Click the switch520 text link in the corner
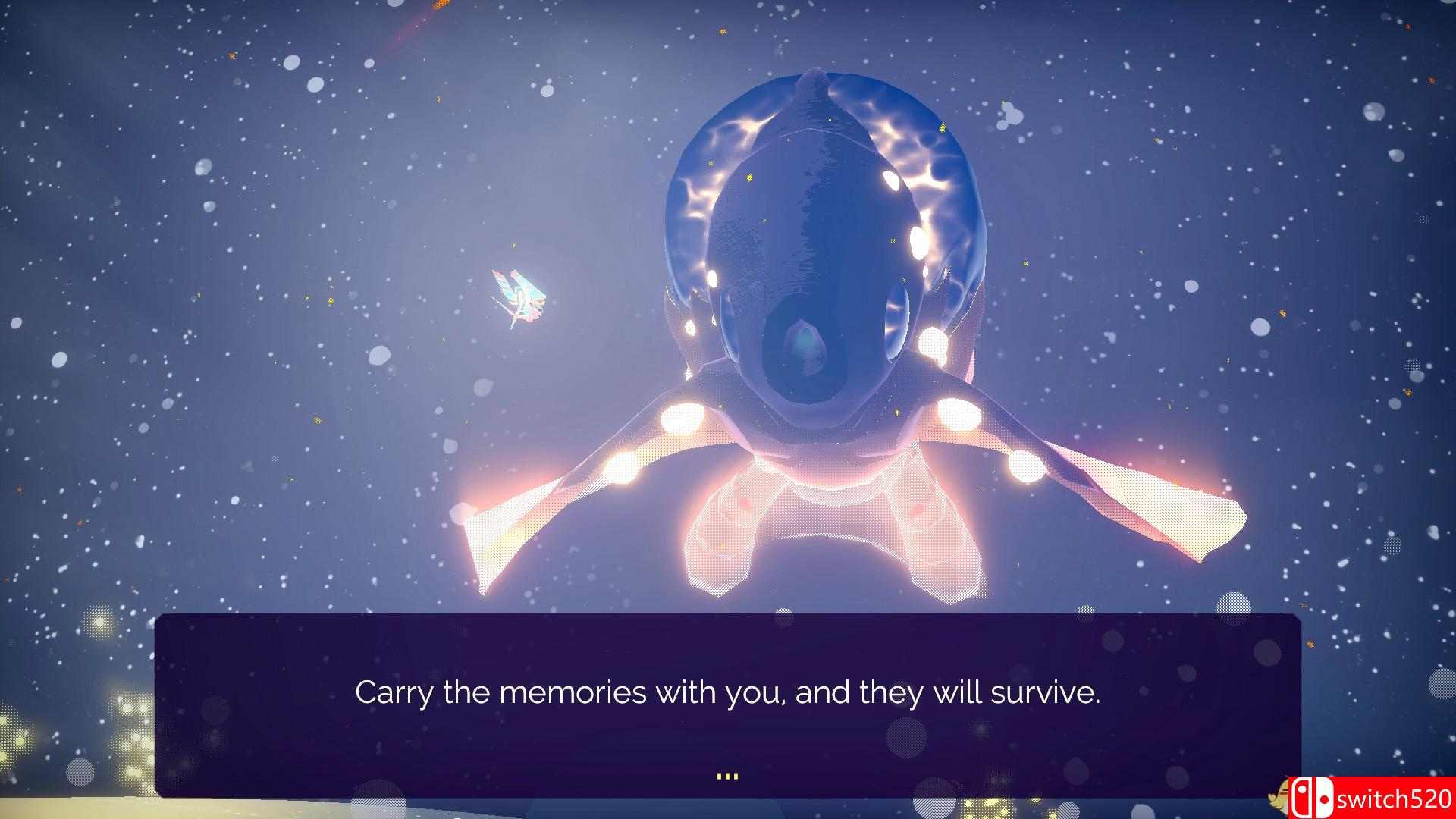Viewport: 1456px width, 819px height. pos(1395,795)
